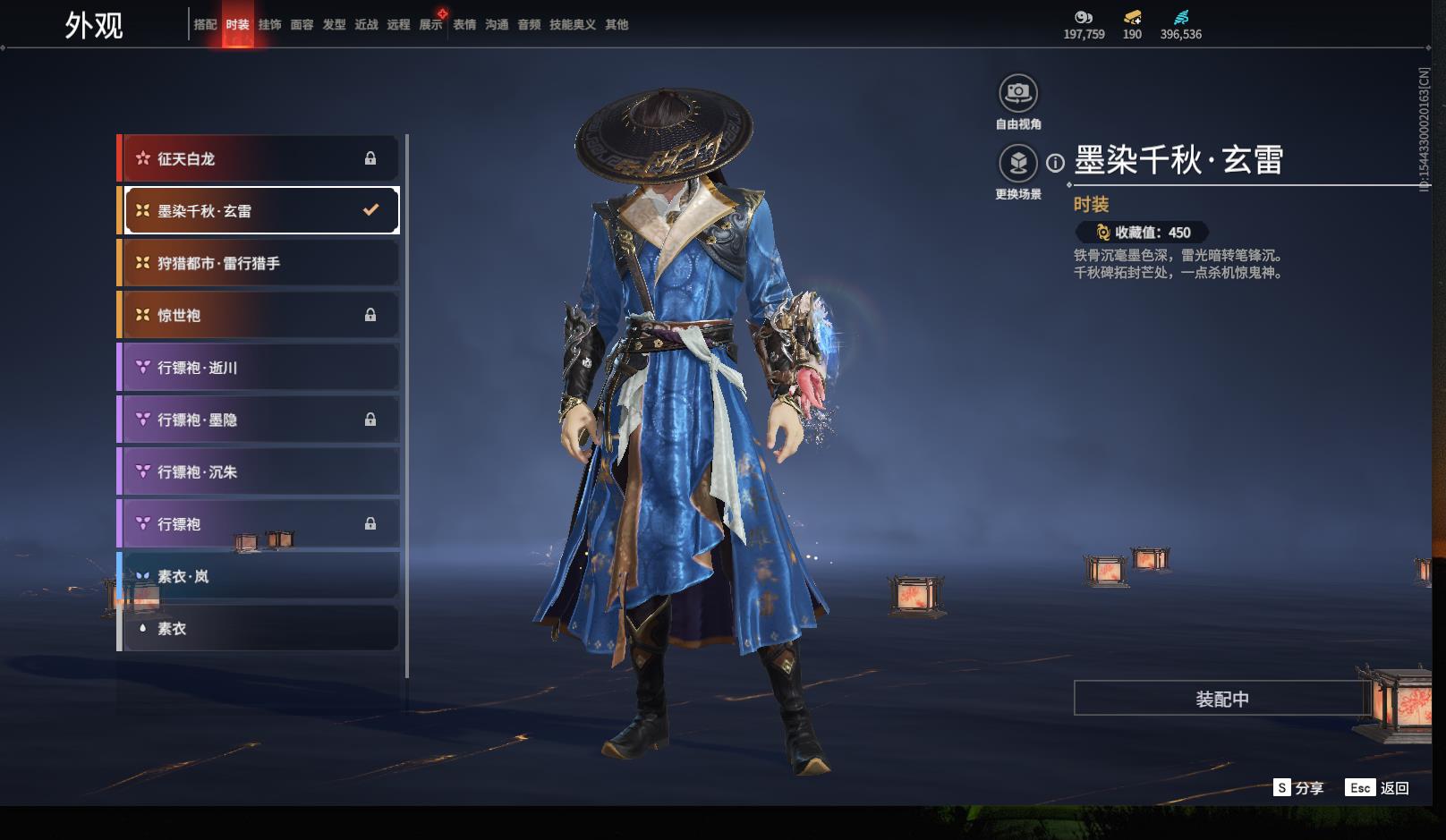Image resolution: width=1446 pixels, height=840 pixels.
Task: Show outfit info via the circled i icon
Action: point(1056,163)
